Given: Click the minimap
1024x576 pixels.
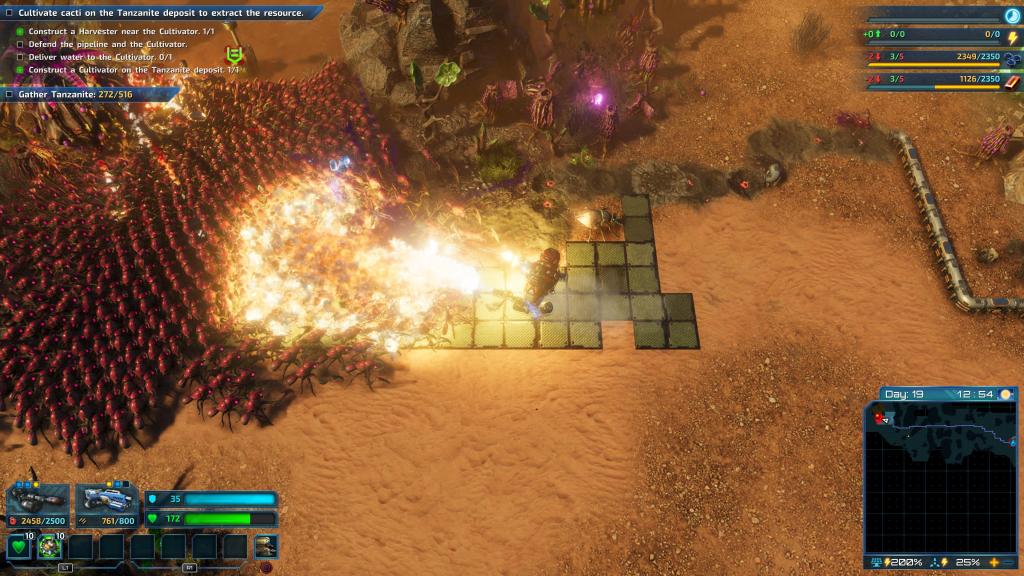Looking at the screenshot, I should tap(941, 478).
